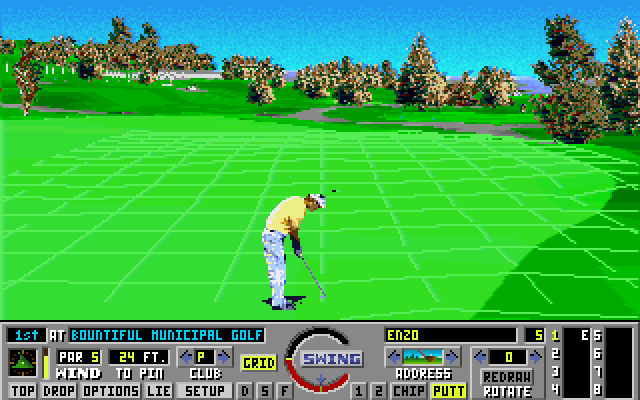The image size is (640, 400).
Task: Open the TOP view
Action: click(23, 390)
